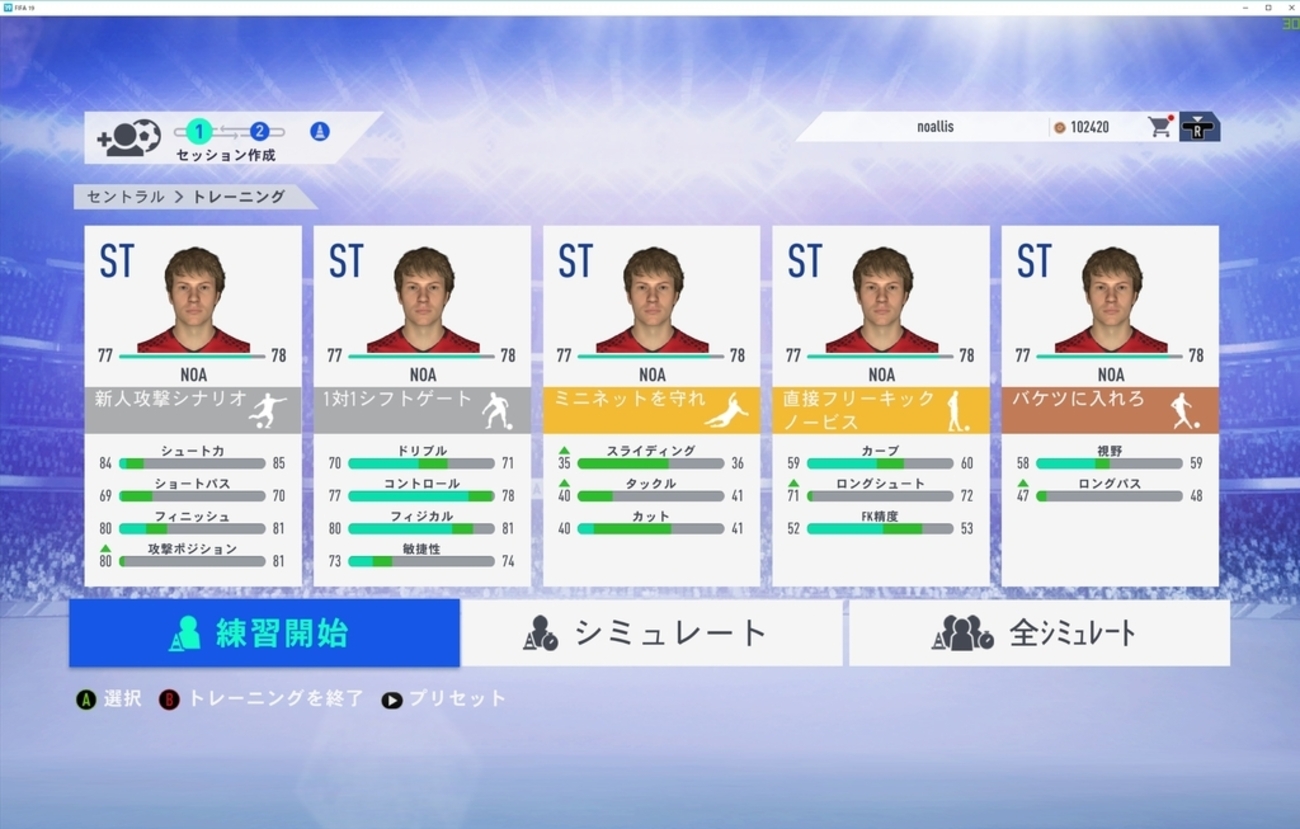Start practice with the 練習開始 button
The image size is (1300, 829).
click(264, 633)
